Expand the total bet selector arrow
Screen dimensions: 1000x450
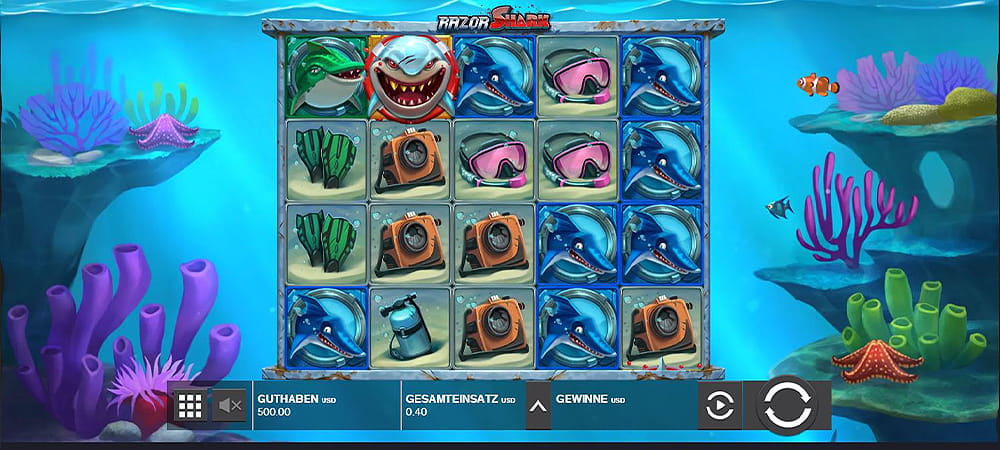(538, 406)
